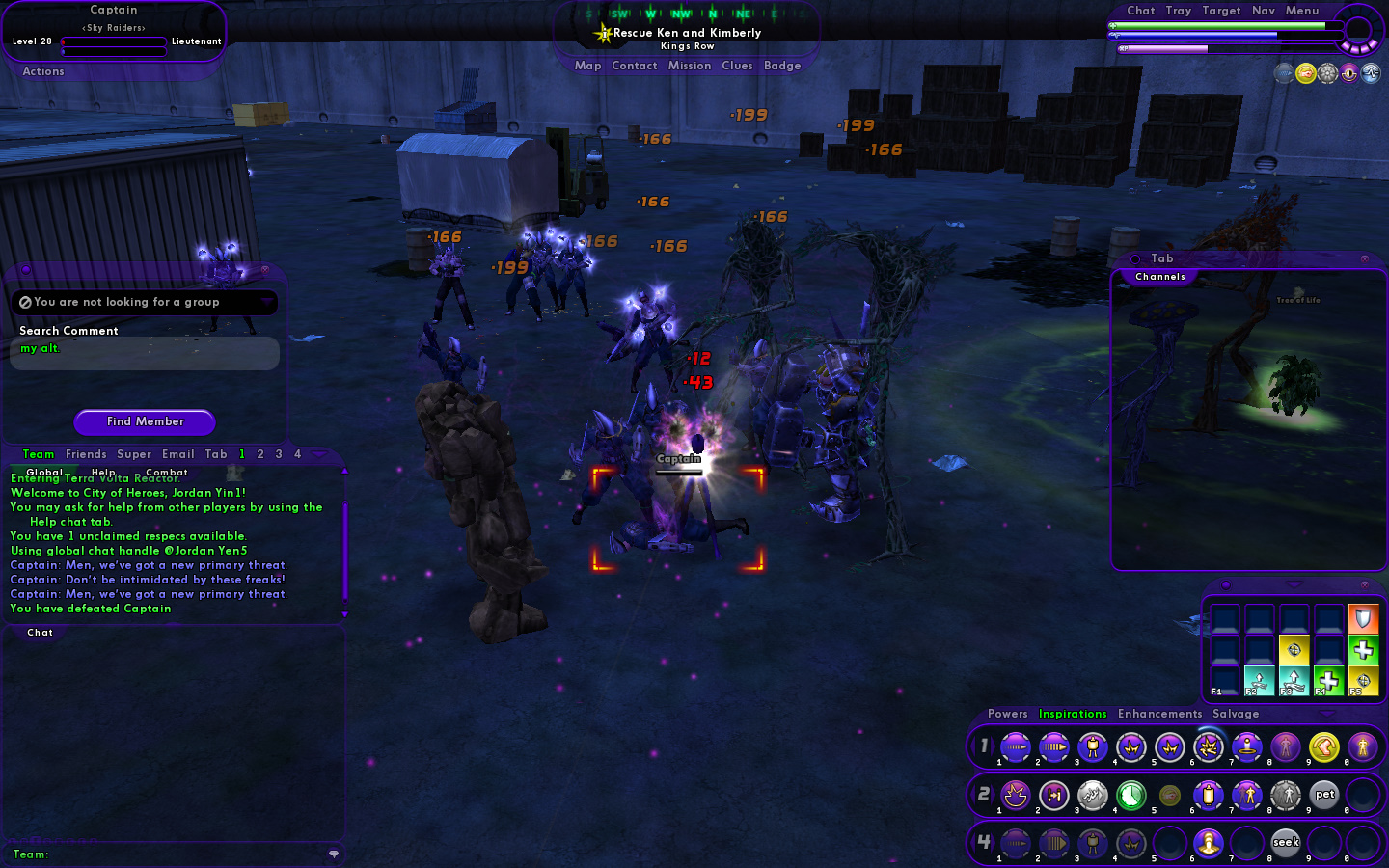Switch to the Friends tab
This screenshot has width=1389, height=868.
click(86, 454)
